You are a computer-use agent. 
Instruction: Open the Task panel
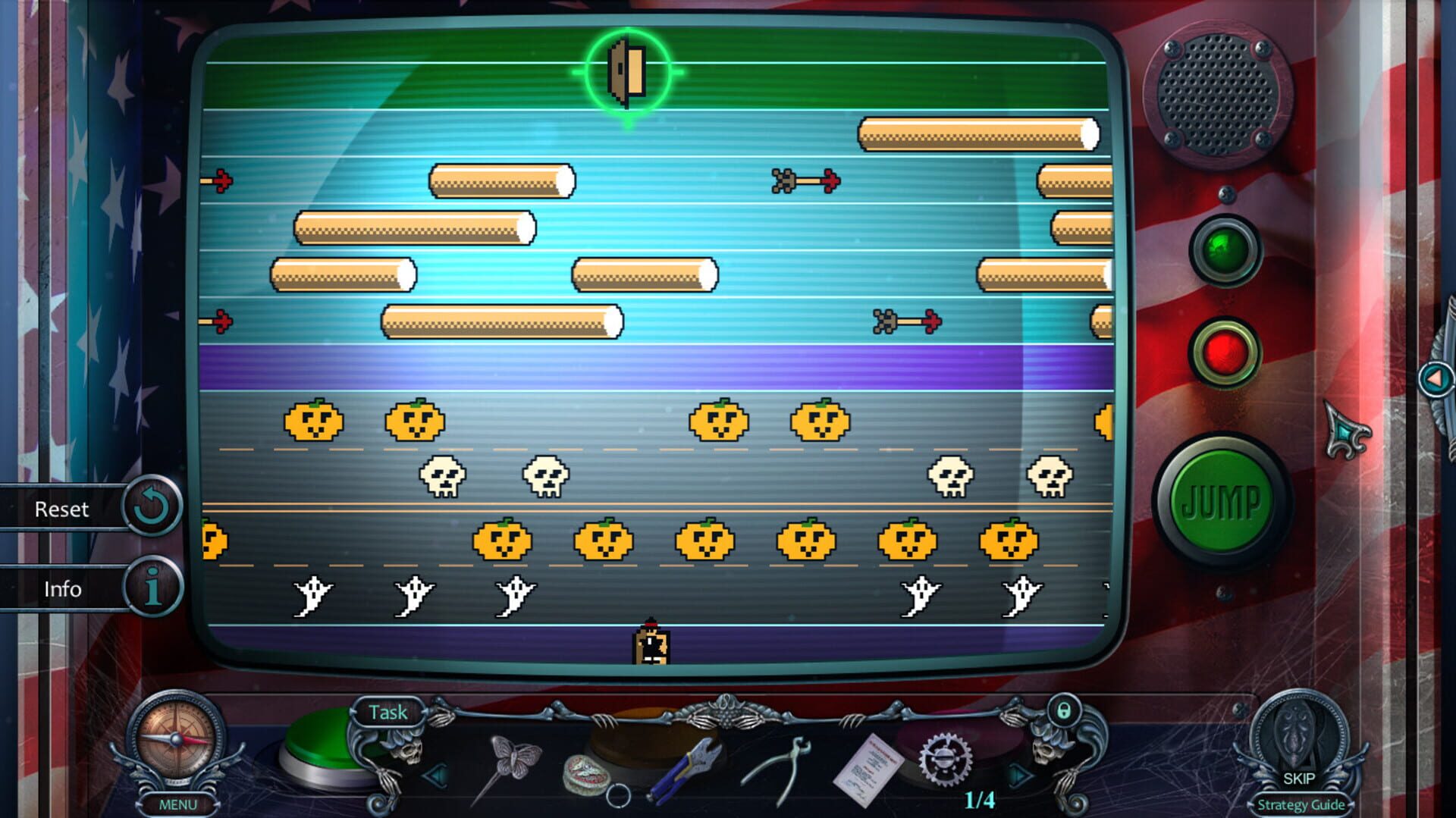coord(388,712)
